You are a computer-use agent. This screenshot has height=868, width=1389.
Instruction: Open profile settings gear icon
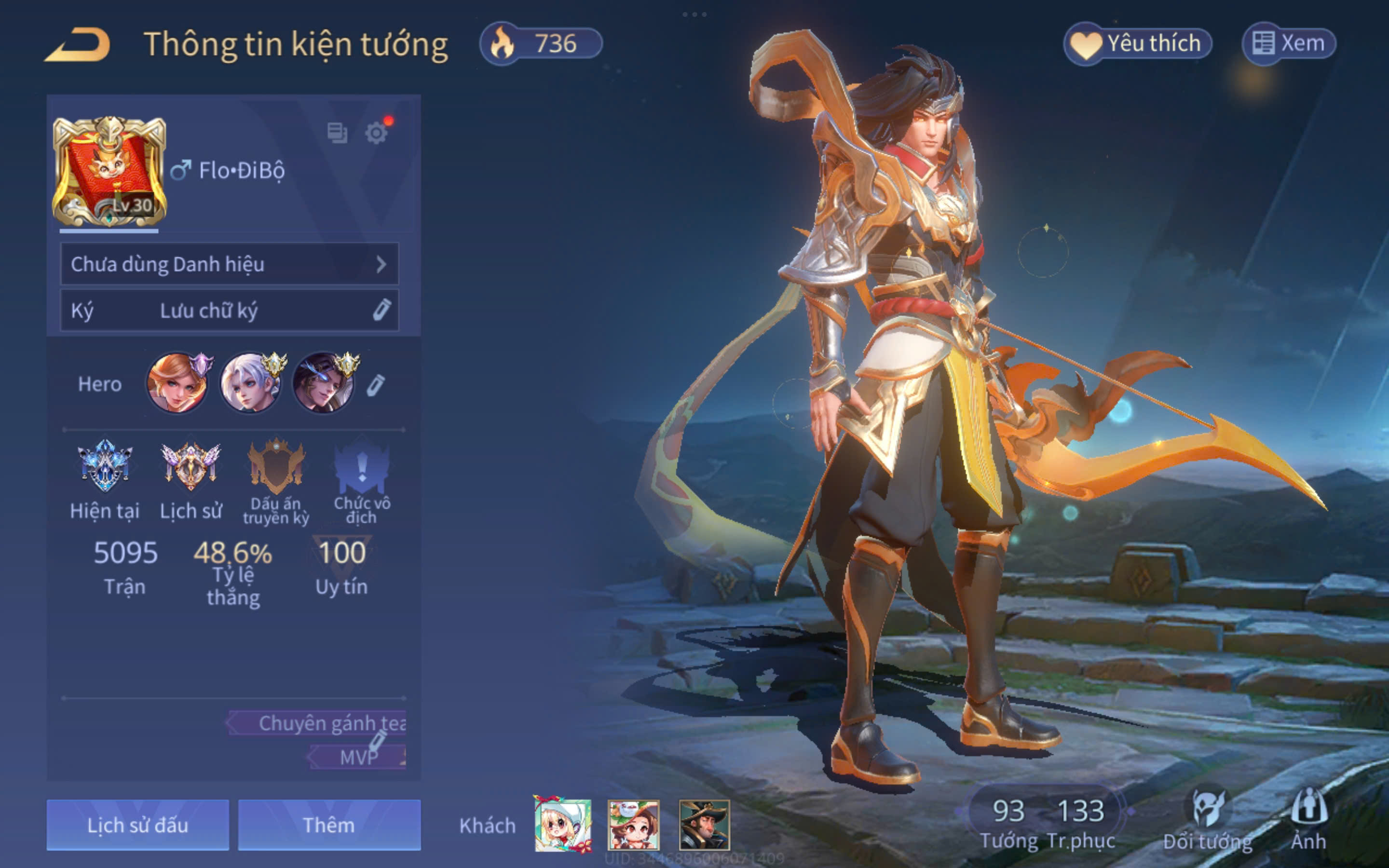pos(377,133)
